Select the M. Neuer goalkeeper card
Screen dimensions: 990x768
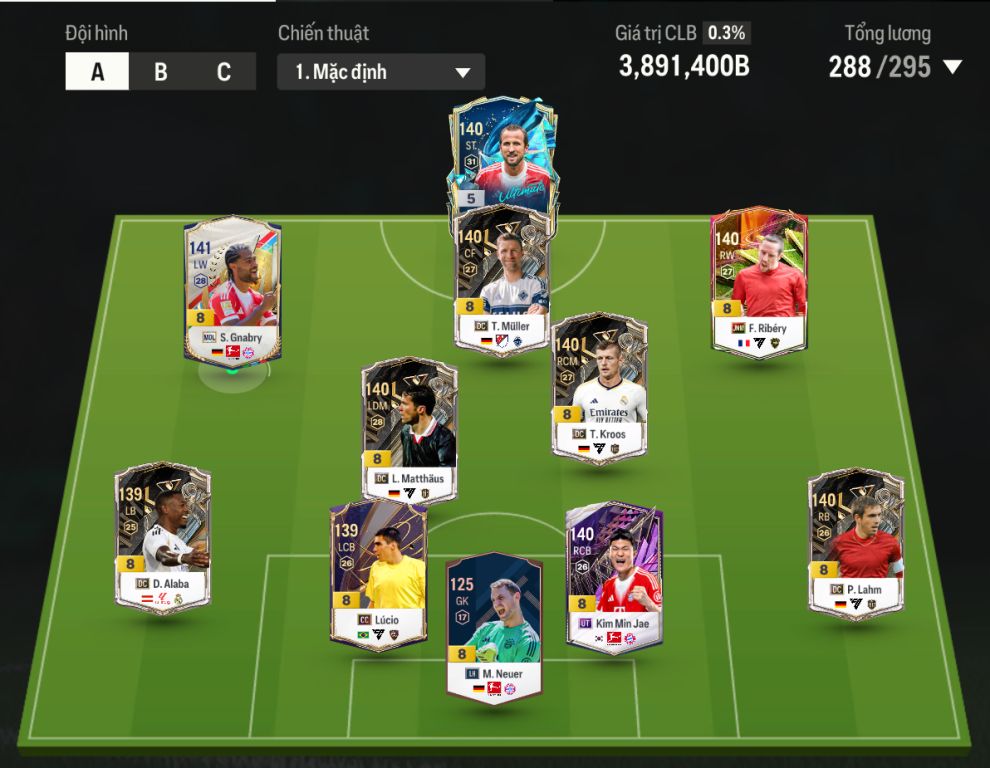point(494,627)
